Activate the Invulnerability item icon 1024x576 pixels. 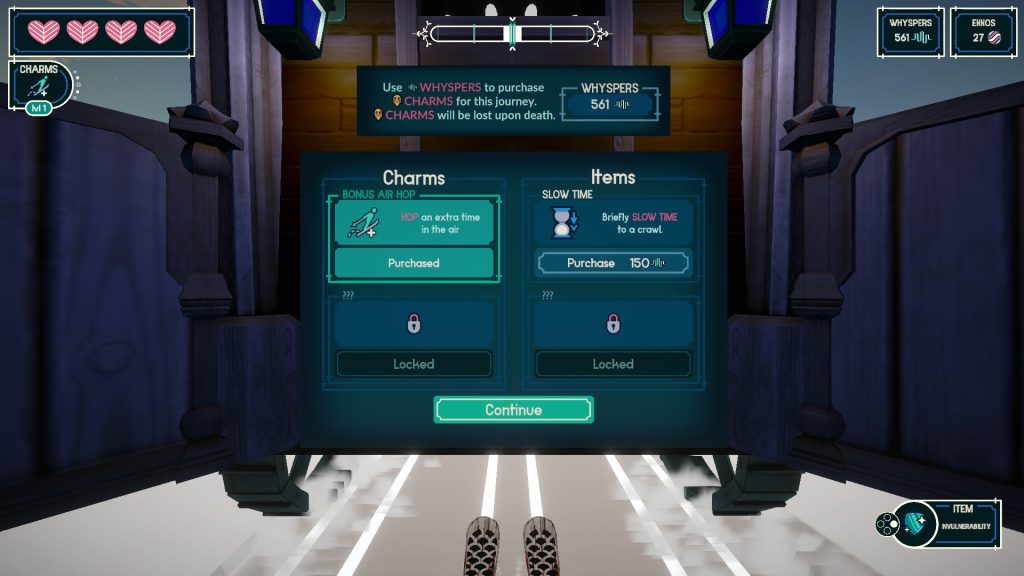click(915, 523)
